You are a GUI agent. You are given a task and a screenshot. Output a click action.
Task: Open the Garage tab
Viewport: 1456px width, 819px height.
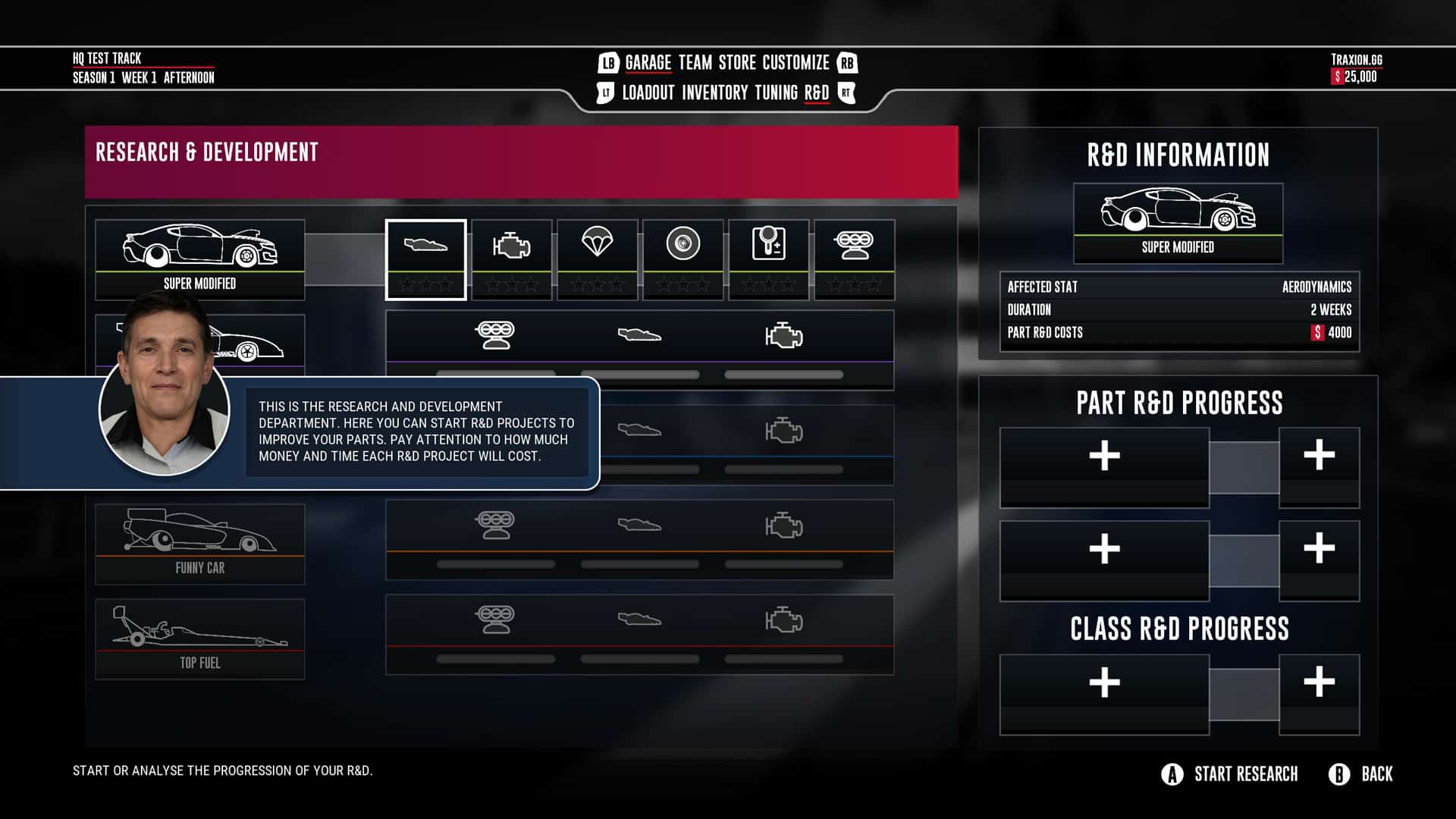coord(648,63)
